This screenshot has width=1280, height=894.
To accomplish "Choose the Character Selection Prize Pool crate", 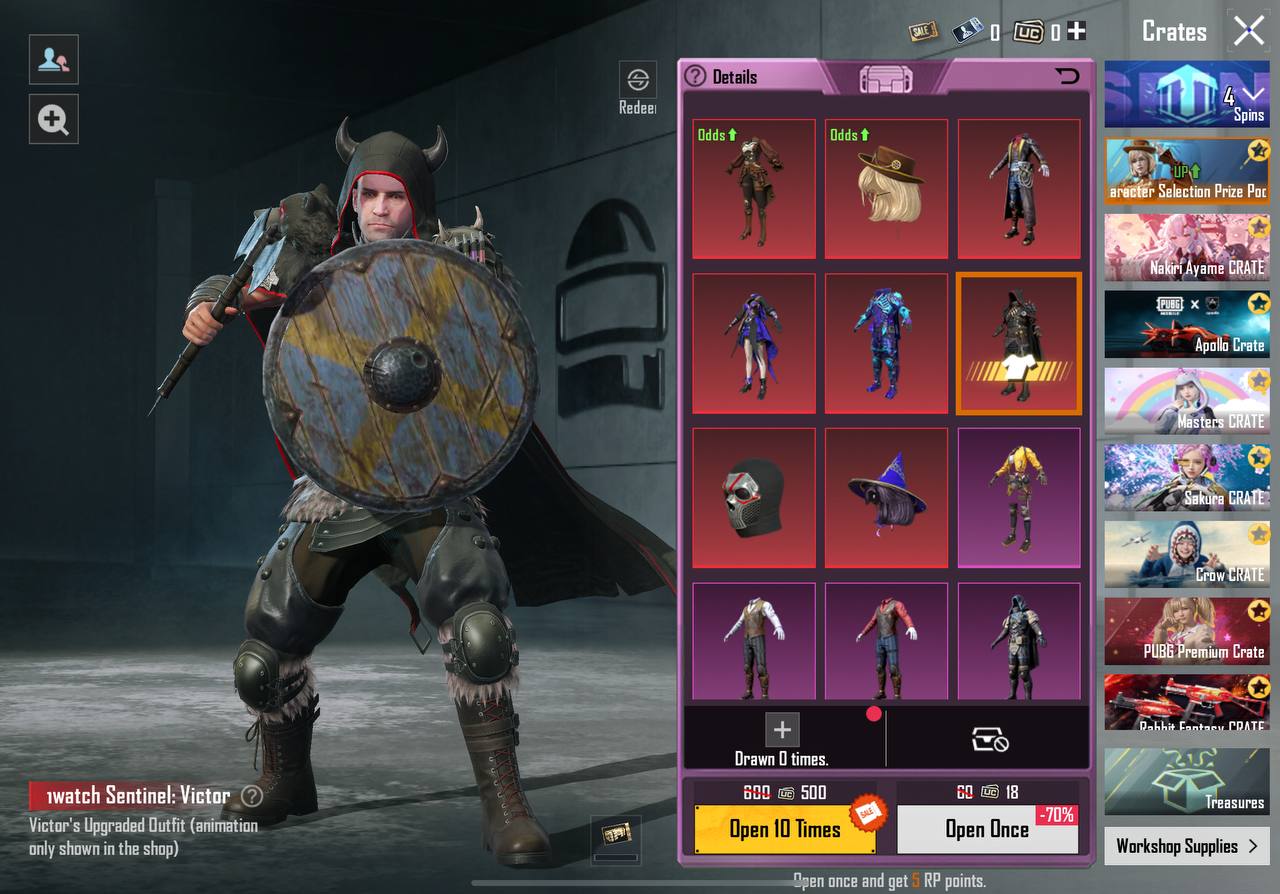I will tap(1186, 170).
